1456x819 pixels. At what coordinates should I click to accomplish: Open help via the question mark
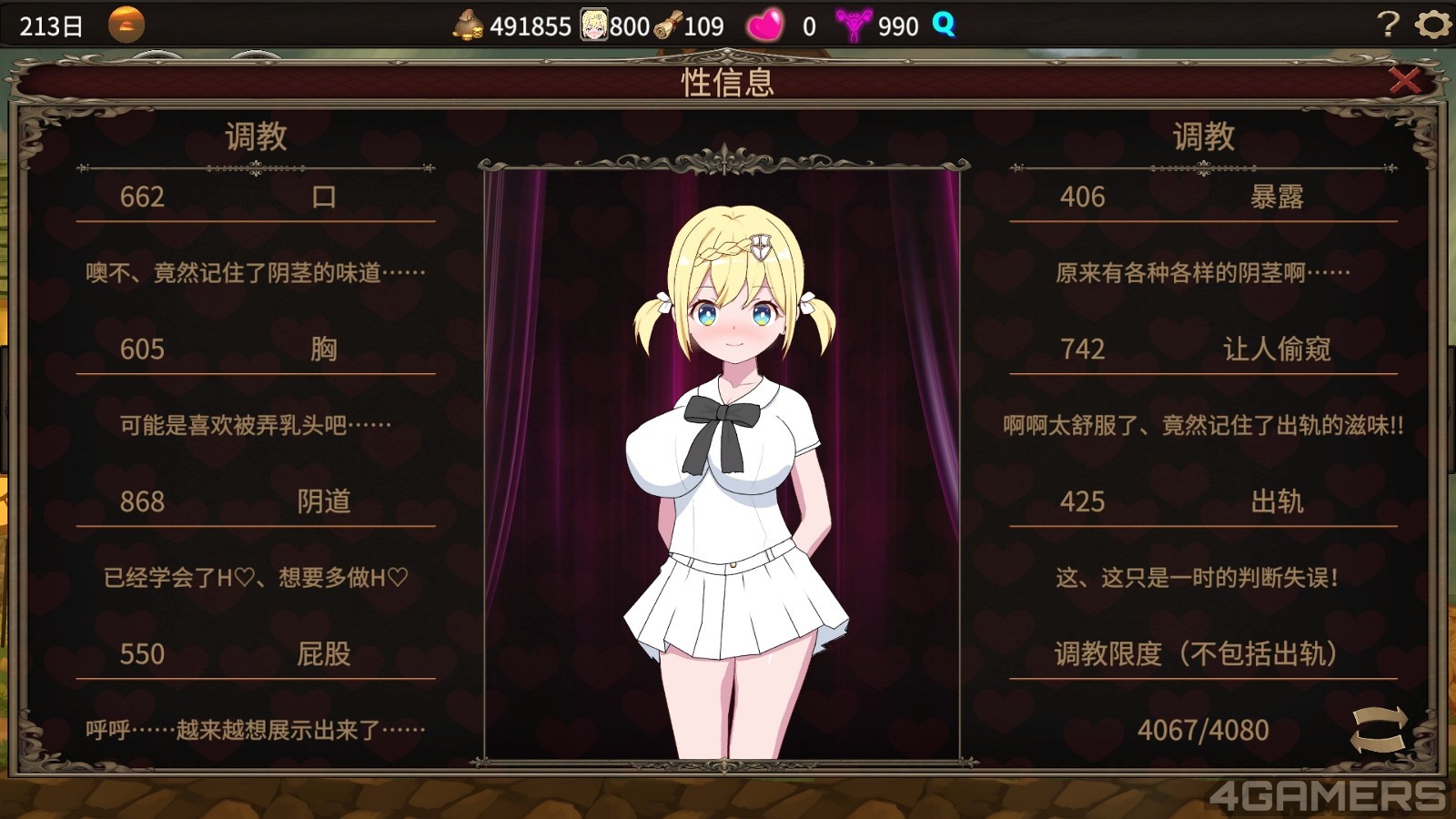[x=1387, y=25]
